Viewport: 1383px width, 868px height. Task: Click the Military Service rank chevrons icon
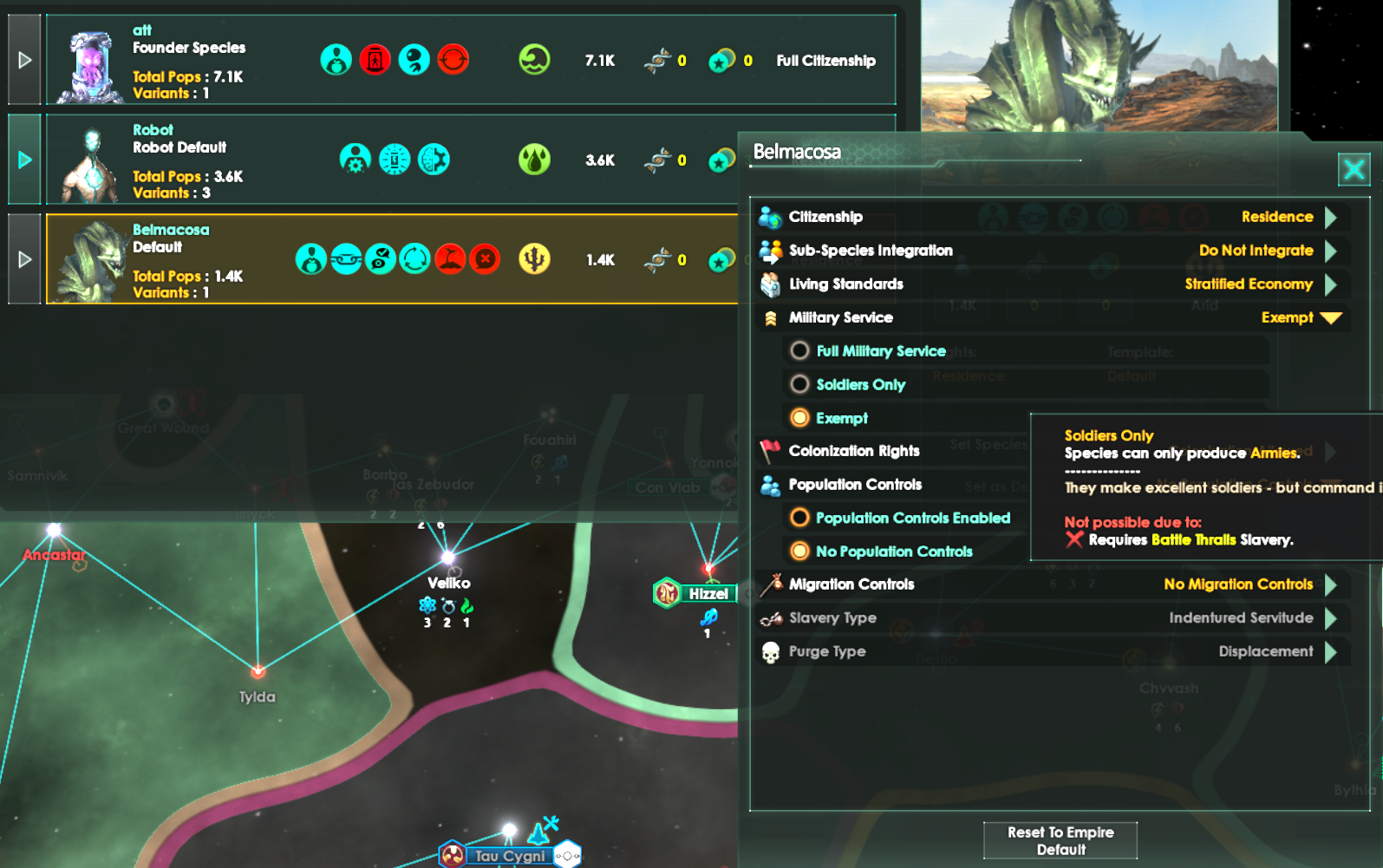click(769, 317)
